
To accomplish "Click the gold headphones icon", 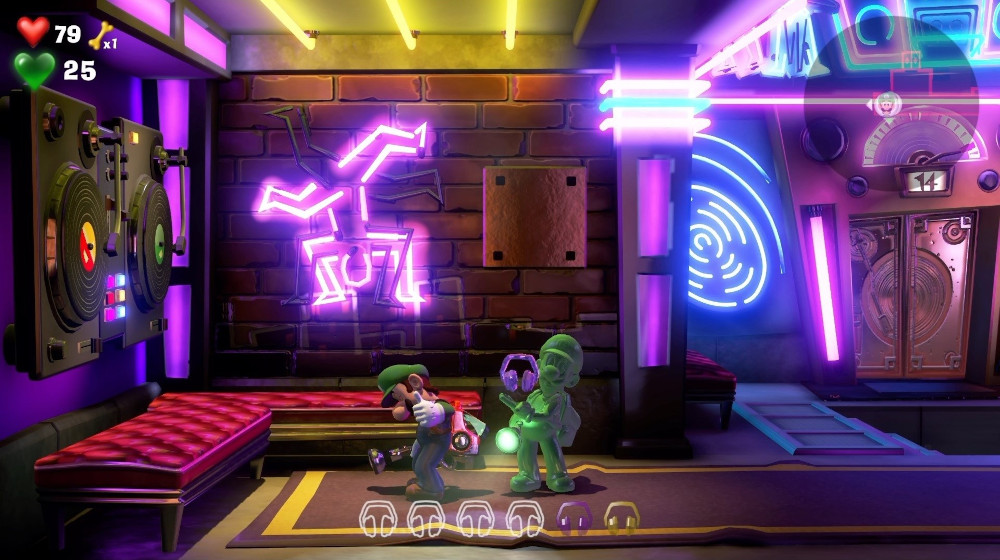I will (623, 517).
